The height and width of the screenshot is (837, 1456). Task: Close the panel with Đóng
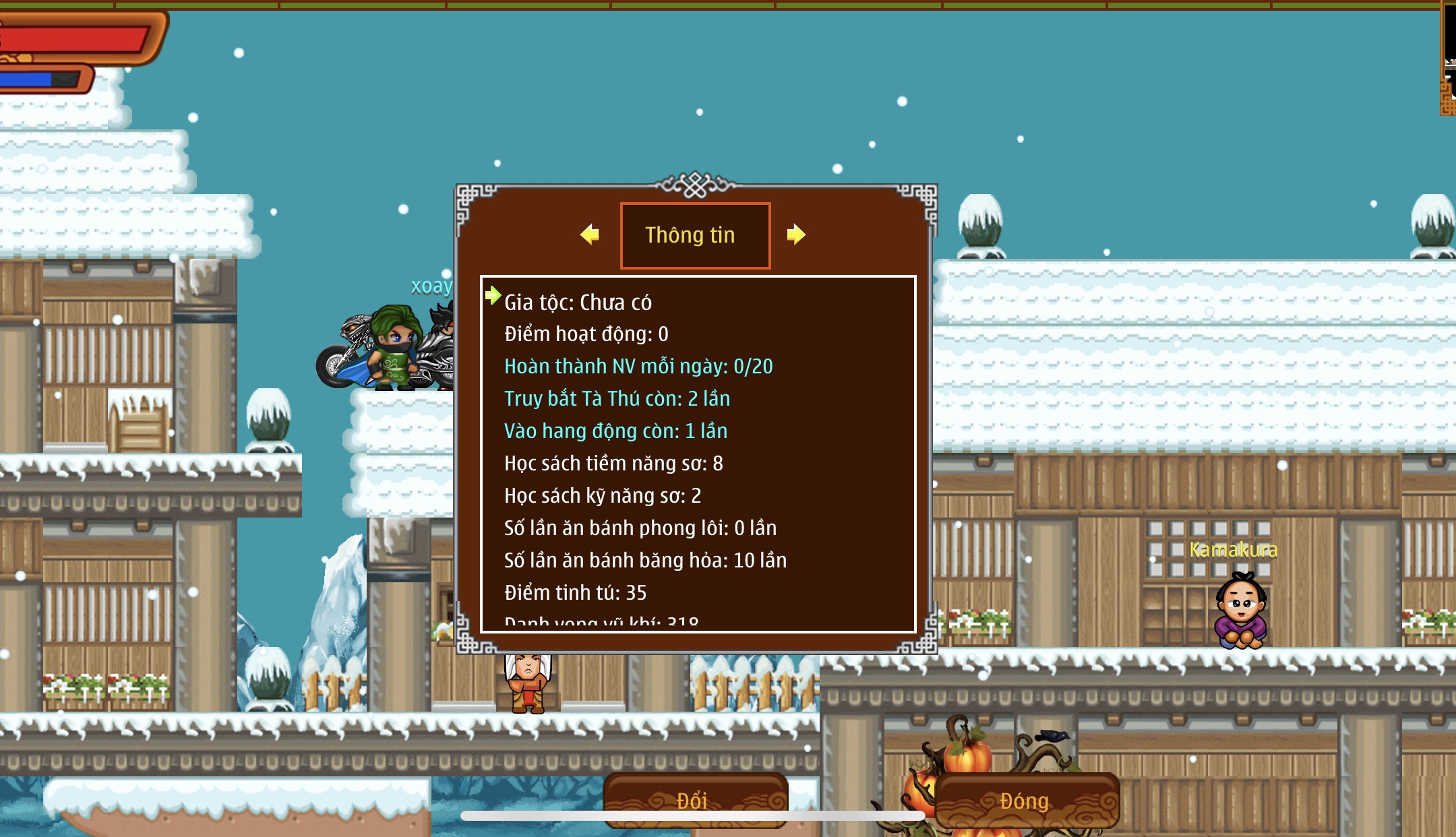pyautogui.click(x=1025, y=800)
